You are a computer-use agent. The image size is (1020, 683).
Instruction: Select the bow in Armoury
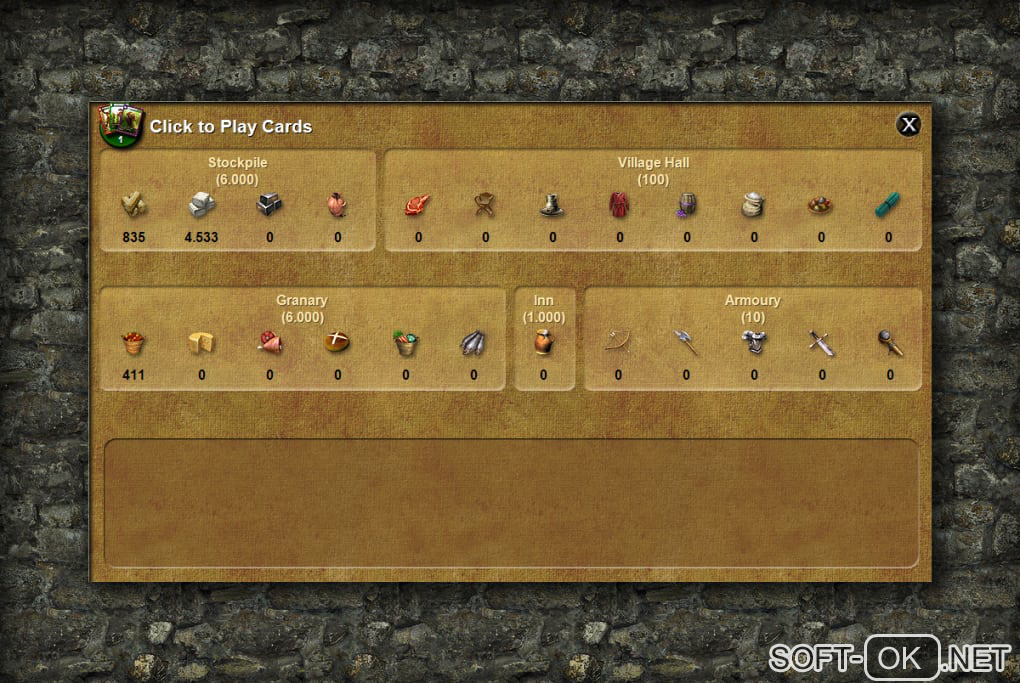(x=618, y=343)
